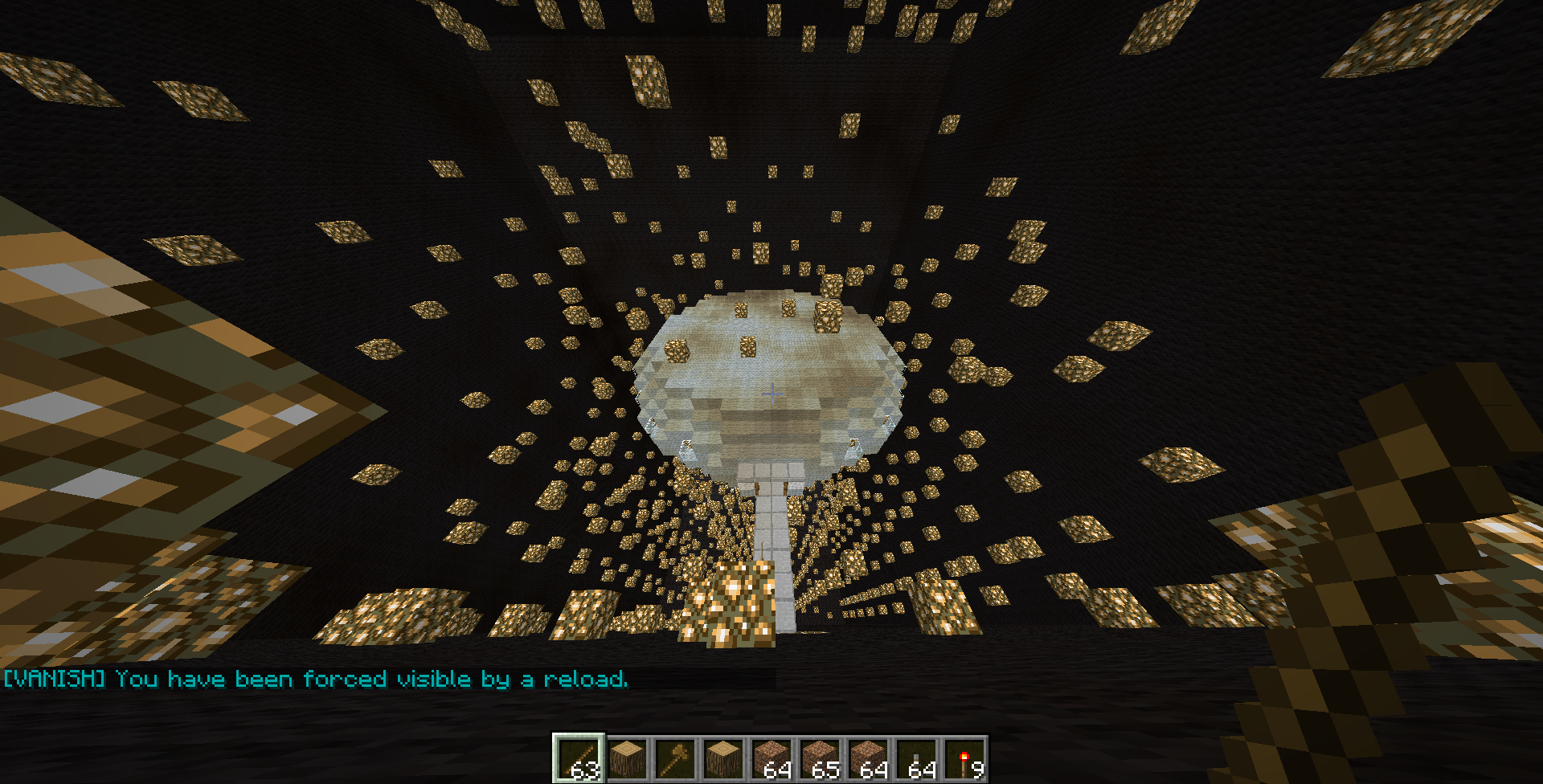1543x784 pixels.
Task: Select the stick stack of 63
Action: pyautogui.click(x=579, y=758)
